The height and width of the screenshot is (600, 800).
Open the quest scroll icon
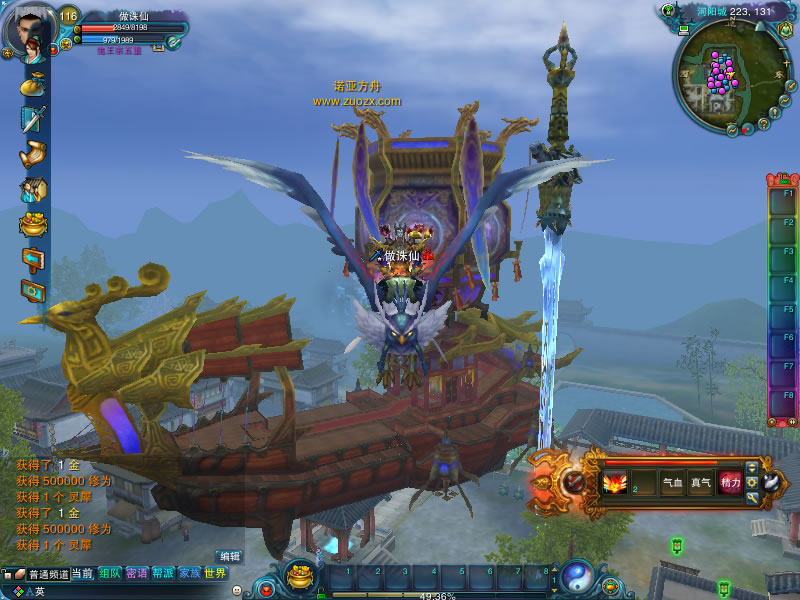coord(33,154)
